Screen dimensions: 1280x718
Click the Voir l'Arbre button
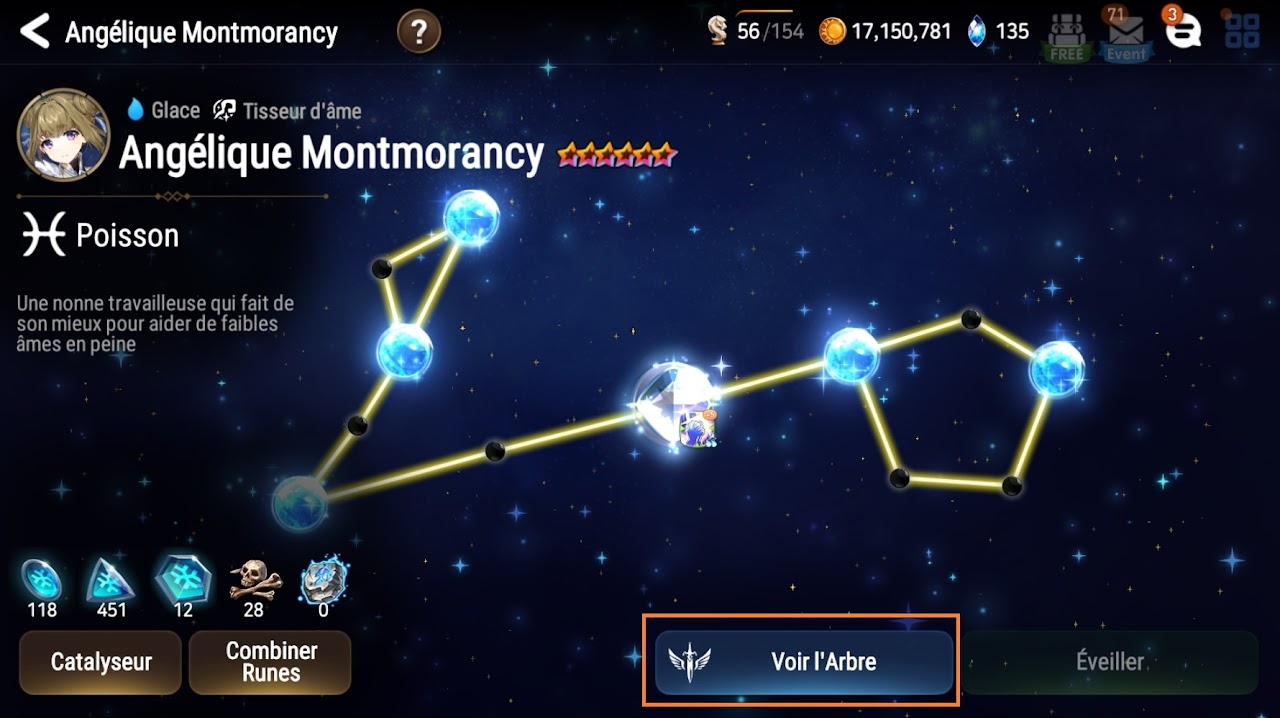pos(805,661)
